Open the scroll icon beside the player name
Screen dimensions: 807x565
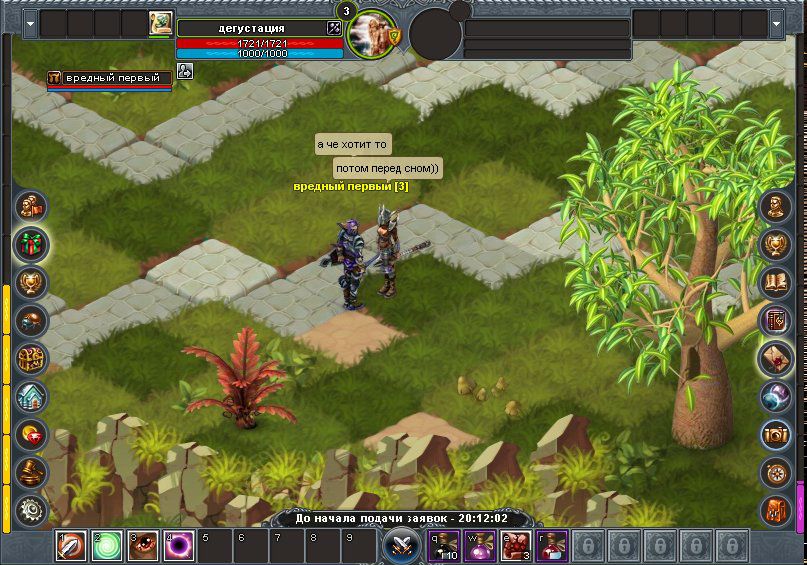point(160,24)
